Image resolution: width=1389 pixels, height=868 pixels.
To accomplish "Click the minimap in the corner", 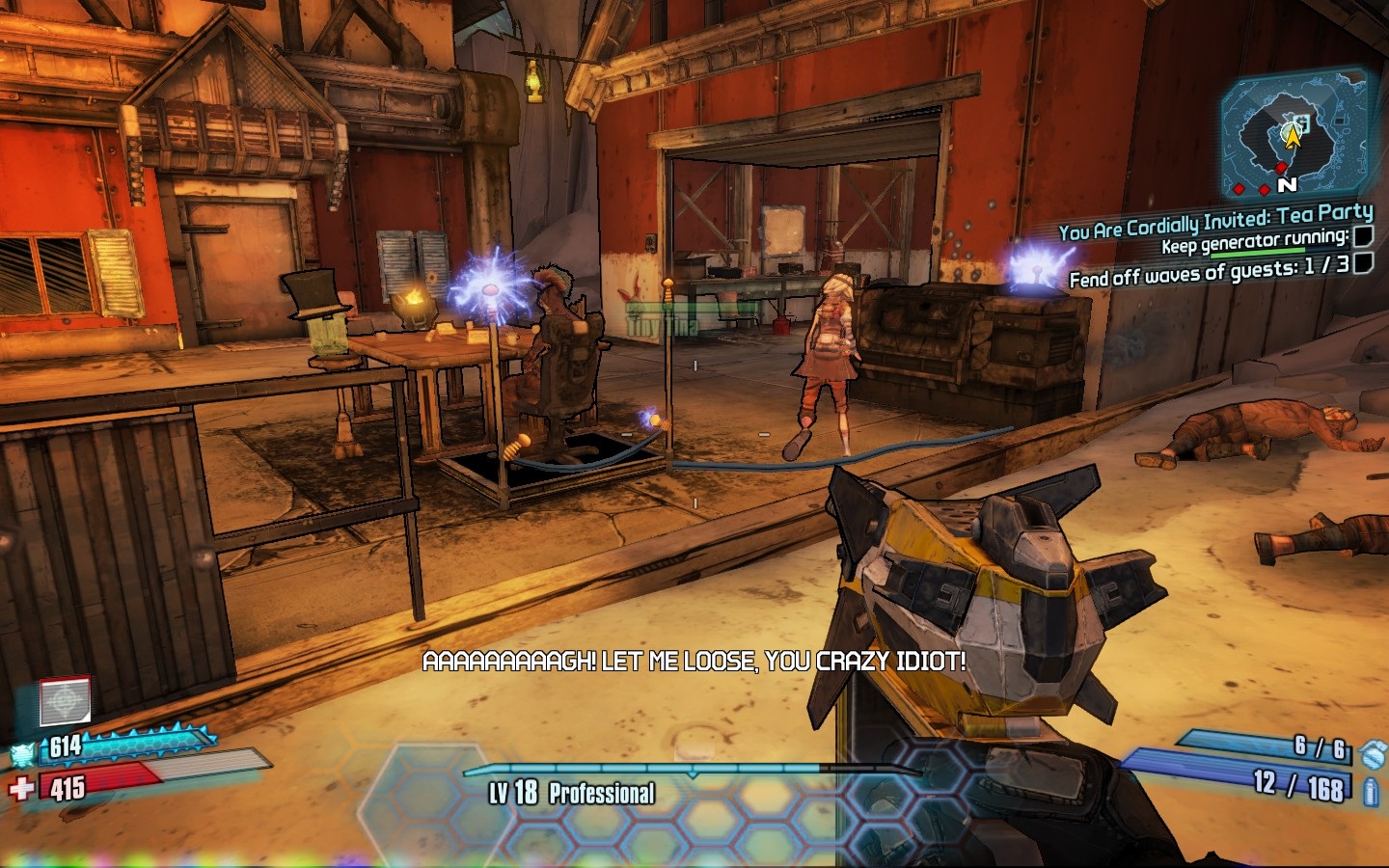I will click(x=1293, y=135).
